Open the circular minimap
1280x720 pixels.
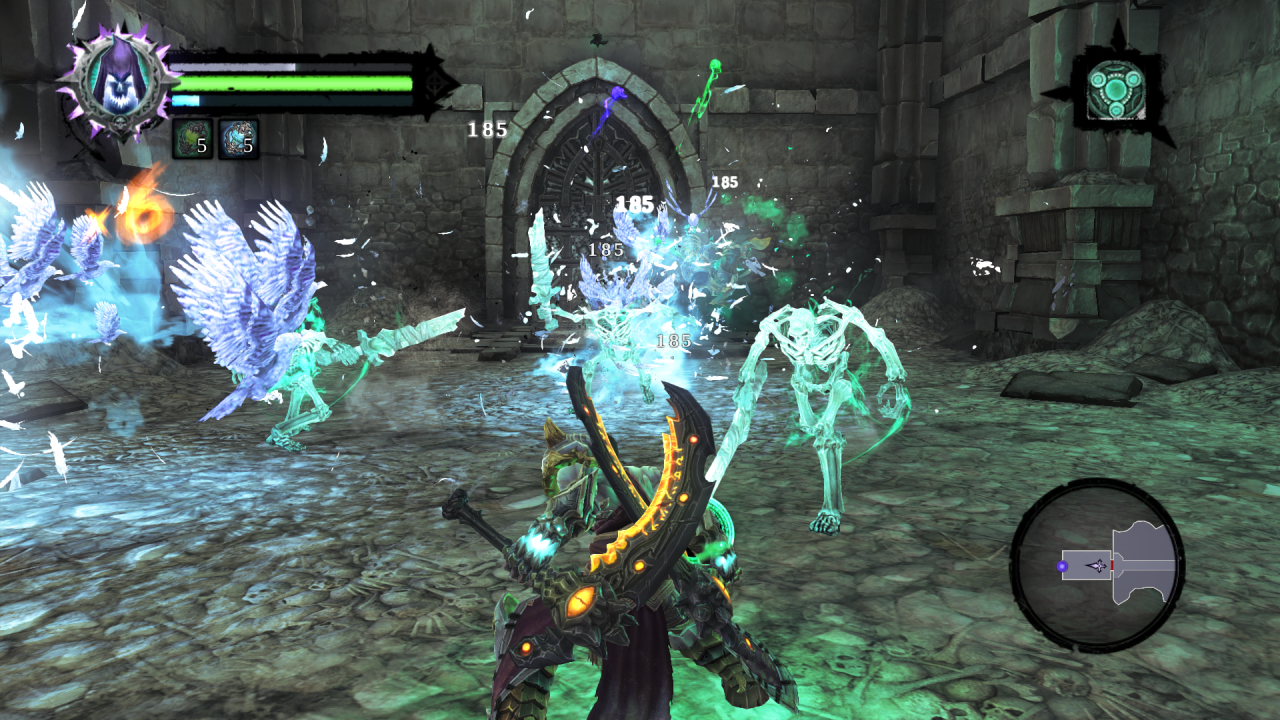pyautogui.click(x=1097, y=565)
